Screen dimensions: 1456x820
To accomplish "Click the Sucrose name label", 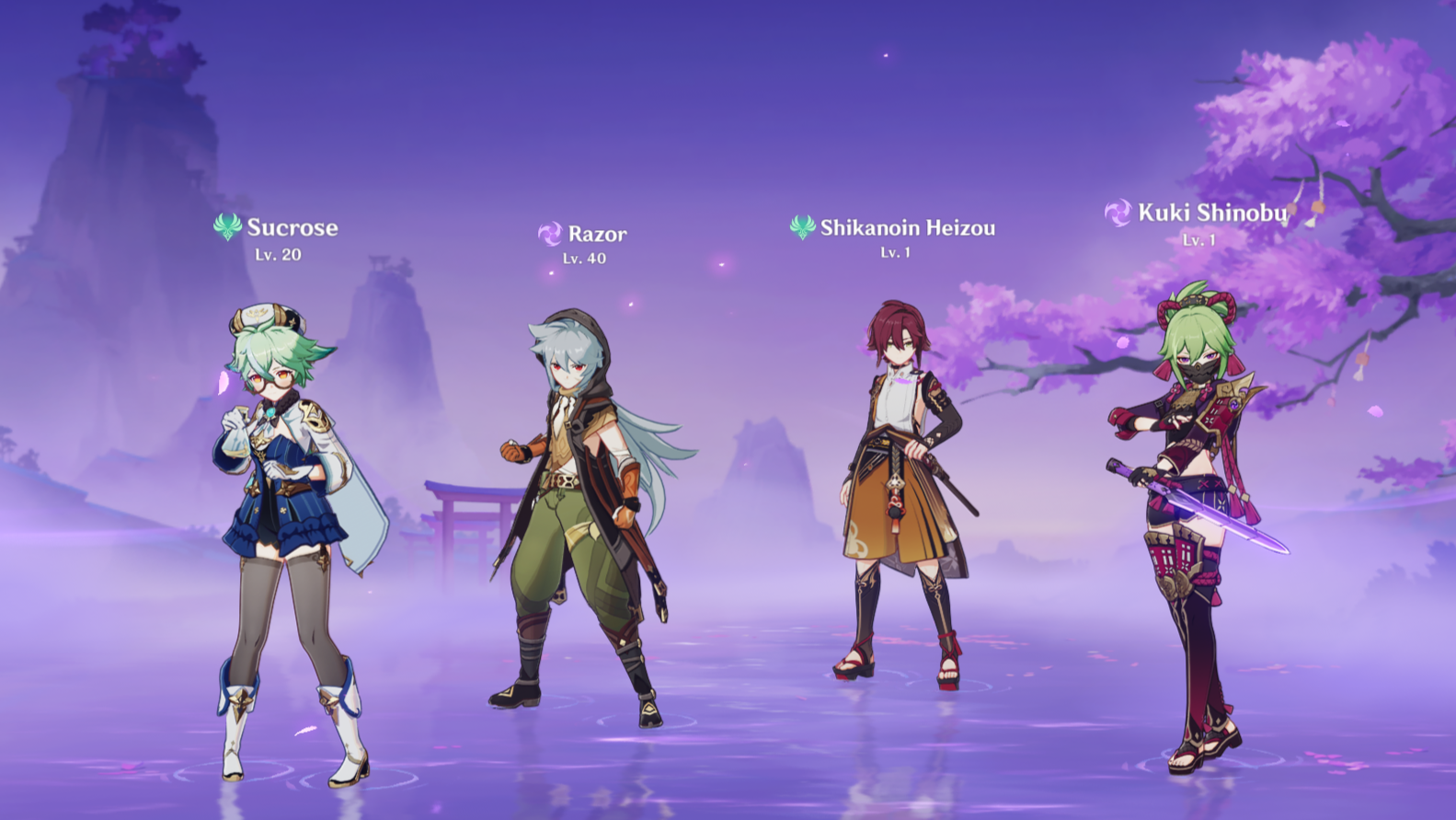I will tap(291, 227).
